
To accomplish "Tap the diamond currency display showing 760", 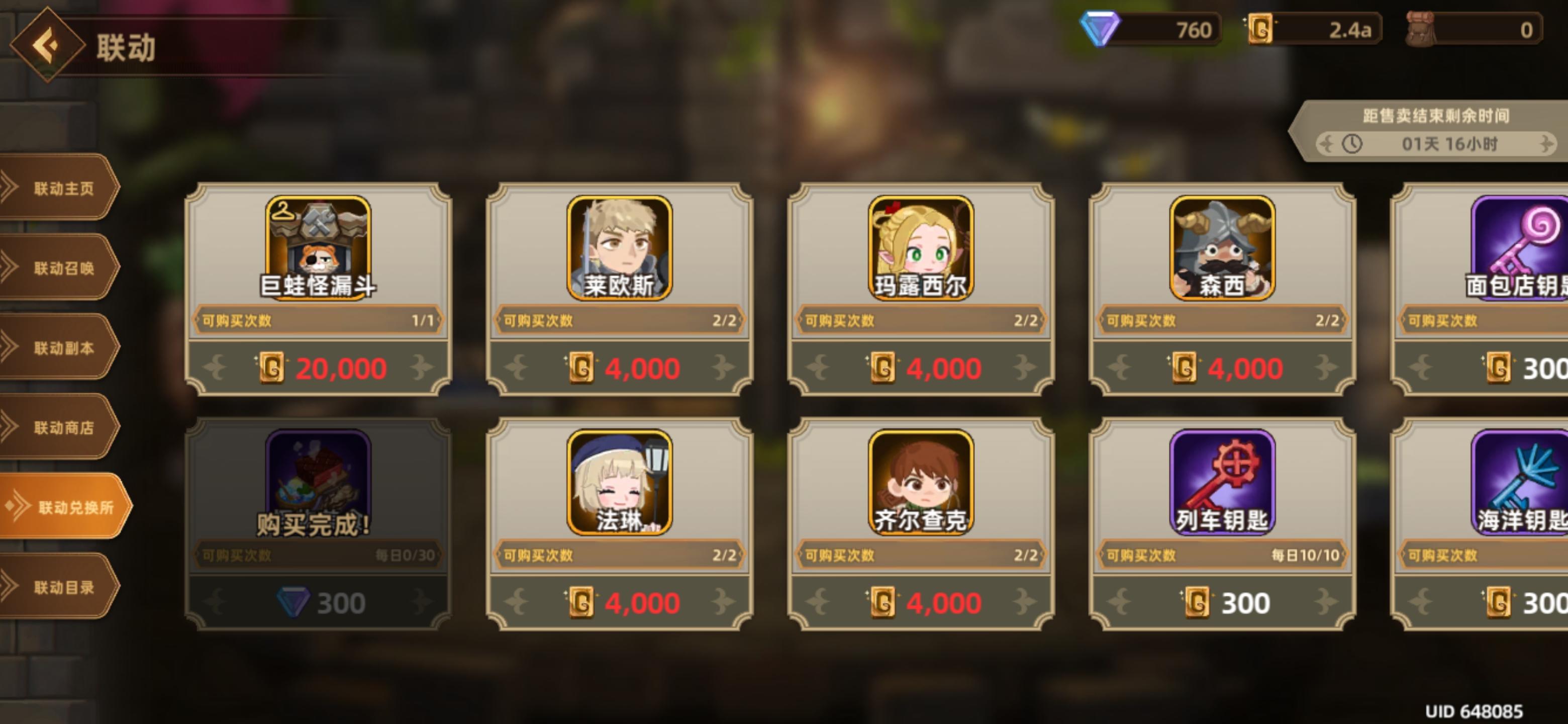I will pos(1144,27).
